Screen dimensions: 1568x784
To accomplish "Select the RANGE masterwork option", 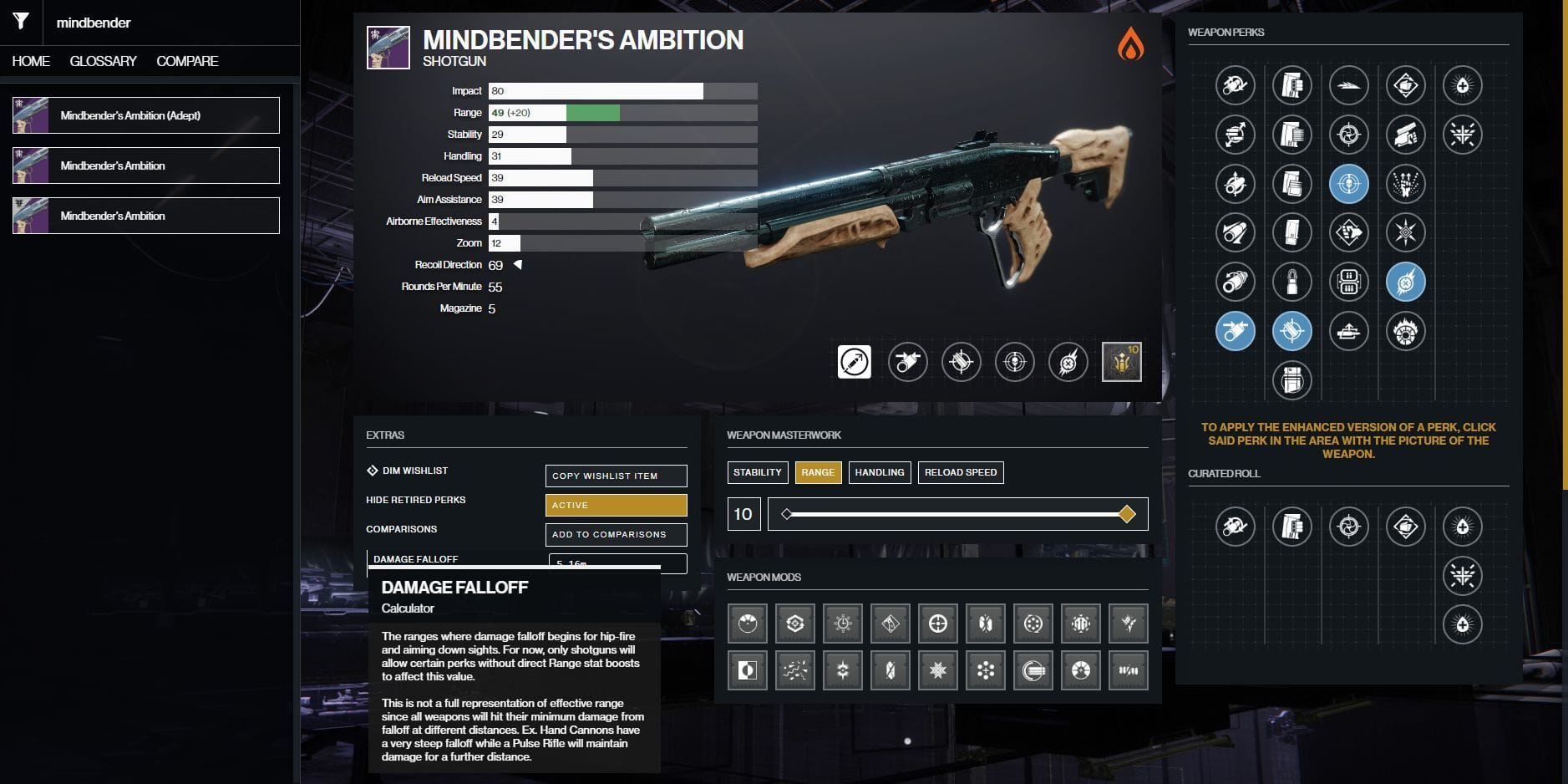I will [x=818, y=472].
